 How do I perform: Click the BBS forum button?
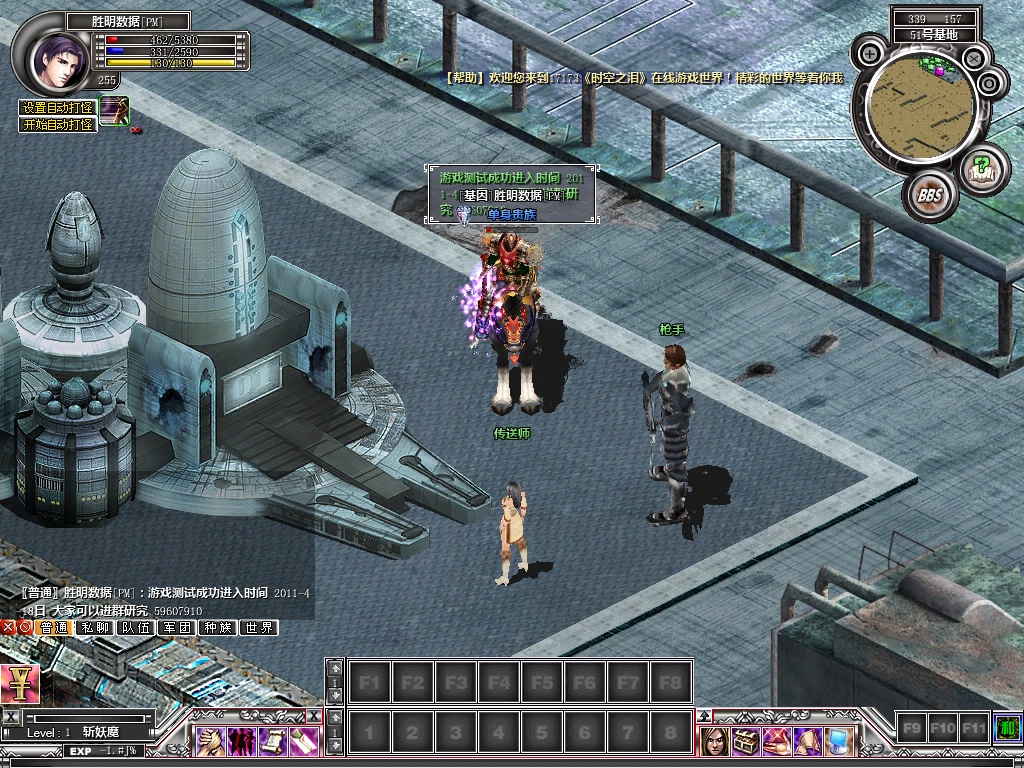931,195
